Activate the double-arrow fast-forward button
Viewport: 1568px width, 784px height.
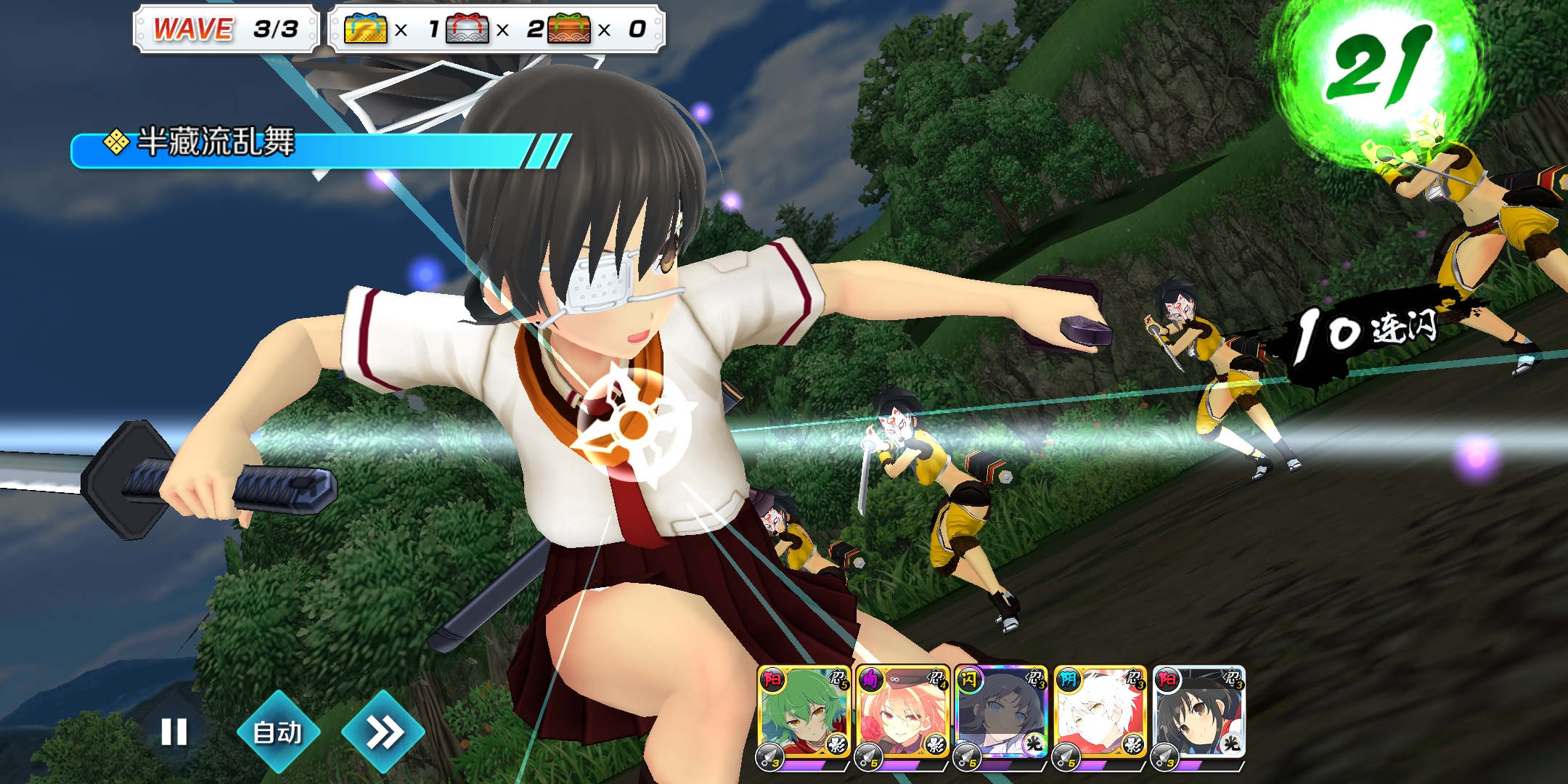click(x=383, y=732)
